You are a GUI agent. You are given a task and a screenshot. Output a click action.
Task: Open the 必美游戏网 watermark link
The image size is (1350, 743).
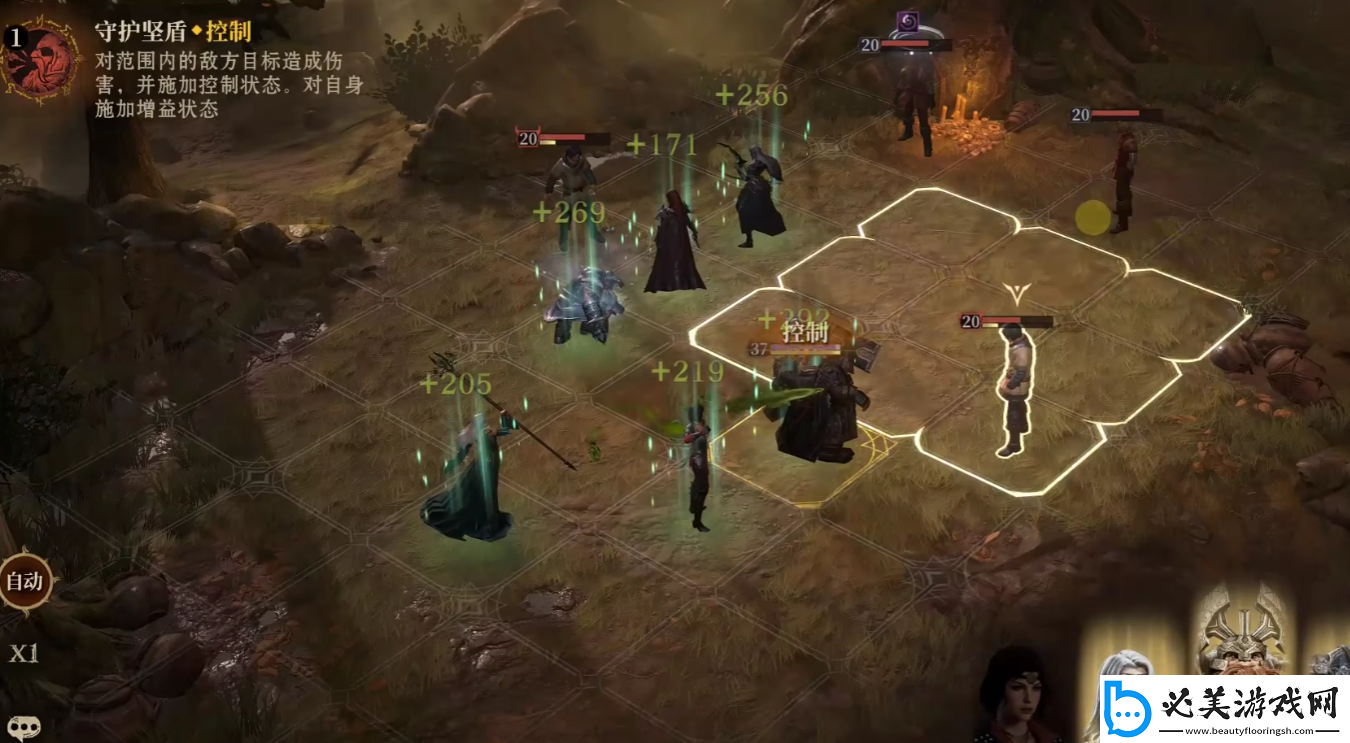[x=1222, y=708]
